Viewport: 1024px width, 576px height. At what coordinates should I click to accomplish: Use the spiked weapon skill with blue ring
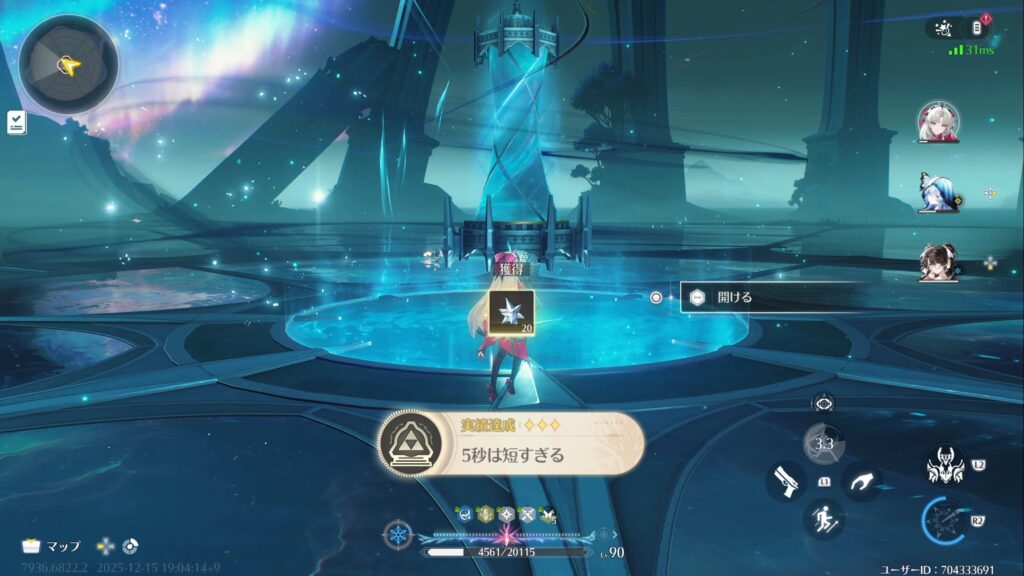[x=944, y=520]
